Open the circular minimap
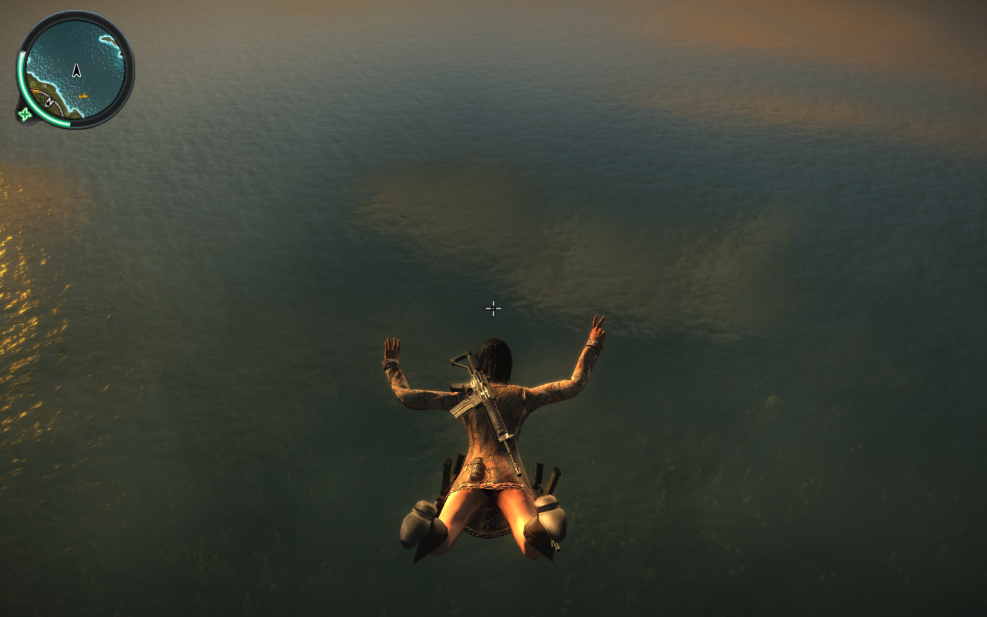987x617 pixels. (76, 68)
